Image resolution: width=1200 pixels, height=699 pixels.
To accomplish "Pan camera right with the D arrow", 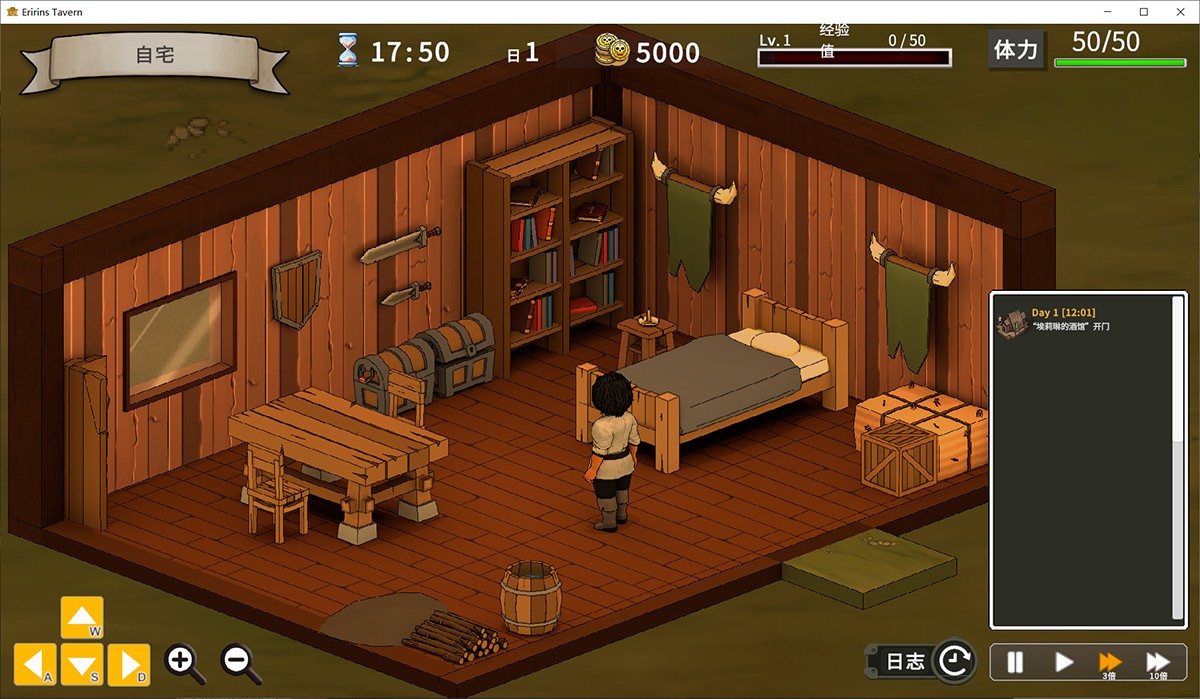I will pyautogui.click(x=129, y=664).
